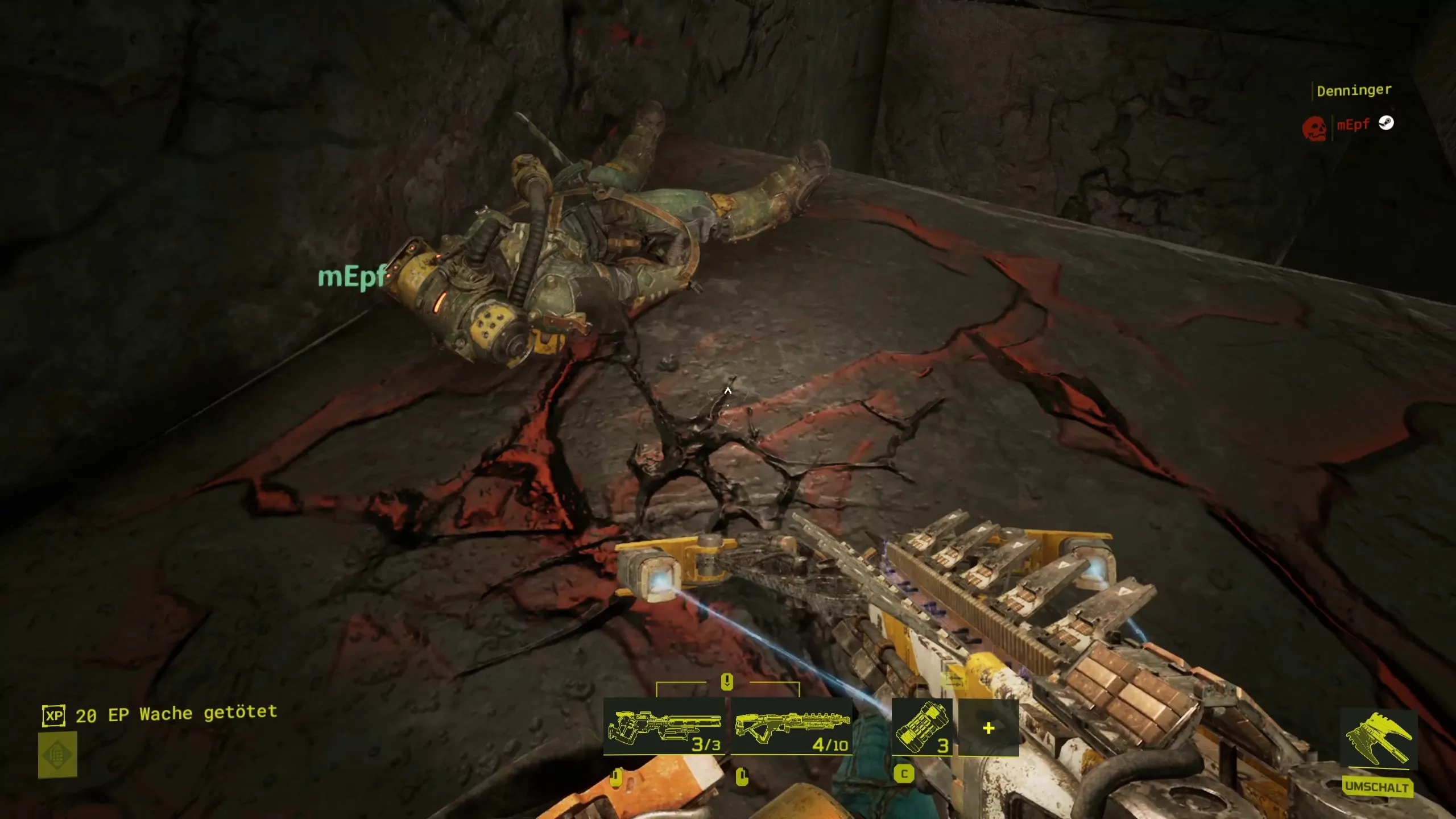This screenshot has width=1456, height=819.
Task: Activate the claw ability icon above UMSCHALT
Action: (x=1378, y=739)
